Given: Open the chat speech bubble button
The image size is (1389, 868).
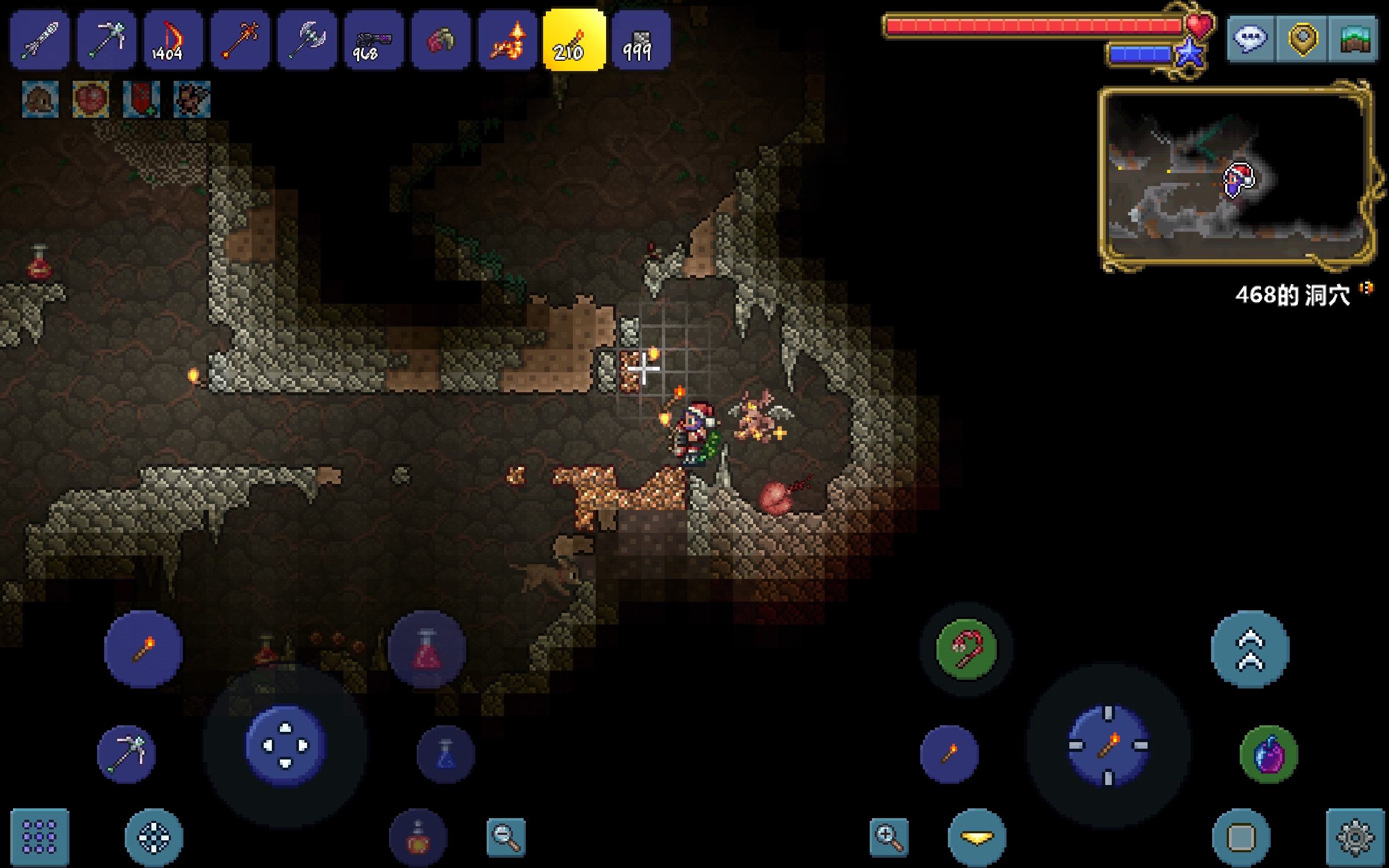Looking at the screenshot, I should pyautogui.click(x=1251, y=39).
